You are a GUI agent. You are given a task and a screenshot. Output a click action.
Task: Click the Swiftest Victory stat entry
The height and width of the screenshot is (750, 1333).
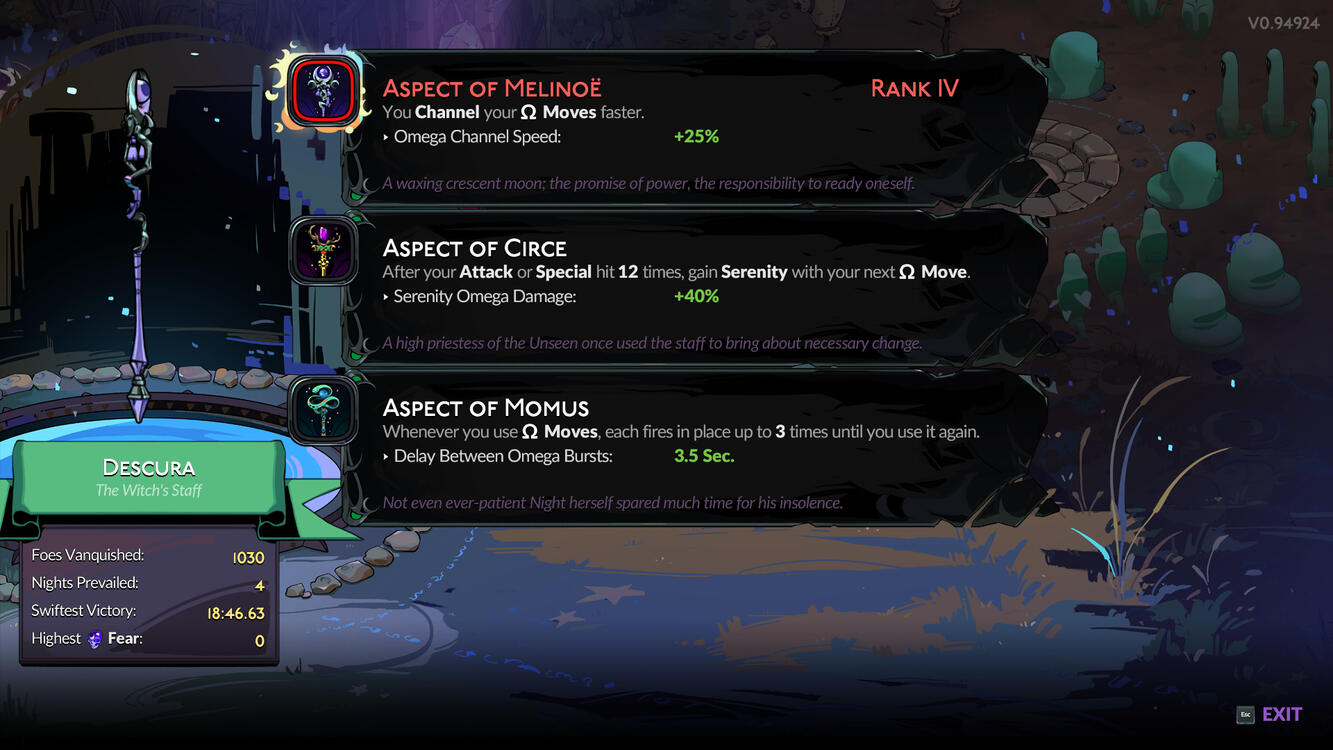tap(148, 611)
